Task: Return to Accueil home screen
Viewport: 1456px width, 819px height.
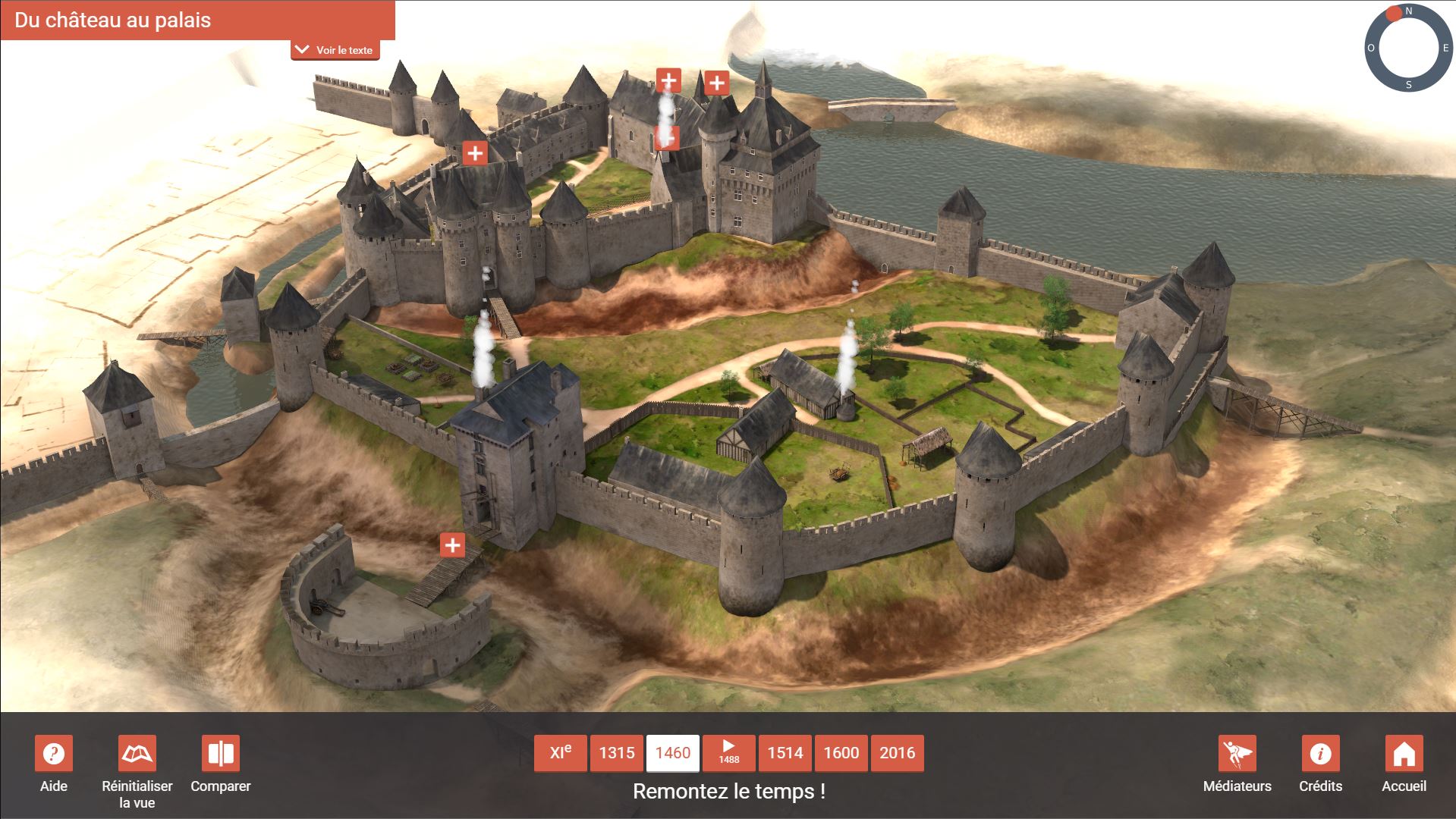Action: click(1404, 754)
